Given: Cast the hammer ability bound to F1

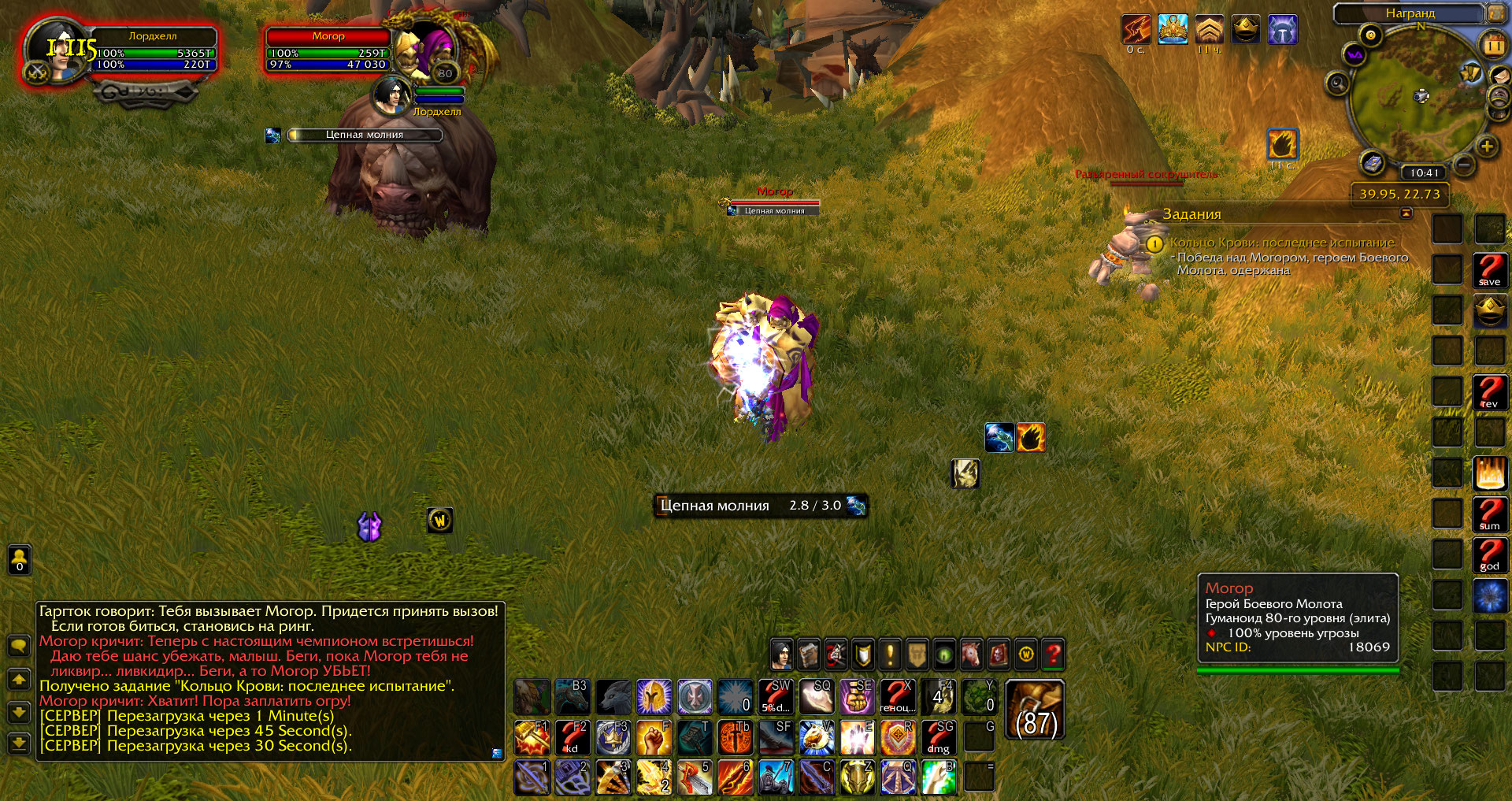Looking at the screenshot, I should [x=532, y=738].
